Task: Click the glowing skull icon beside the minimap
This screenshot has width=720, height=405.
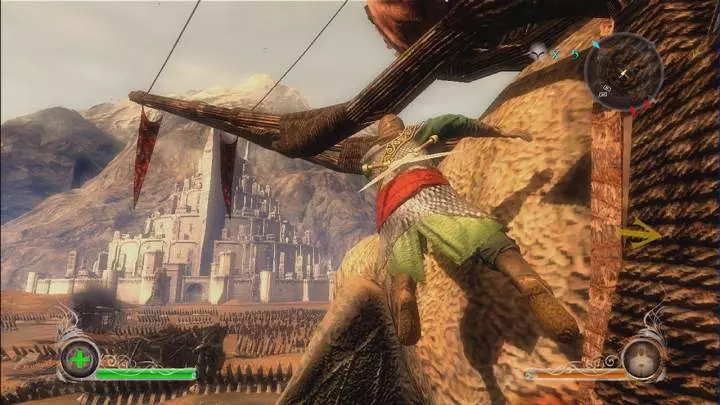Action: point(540,51)
